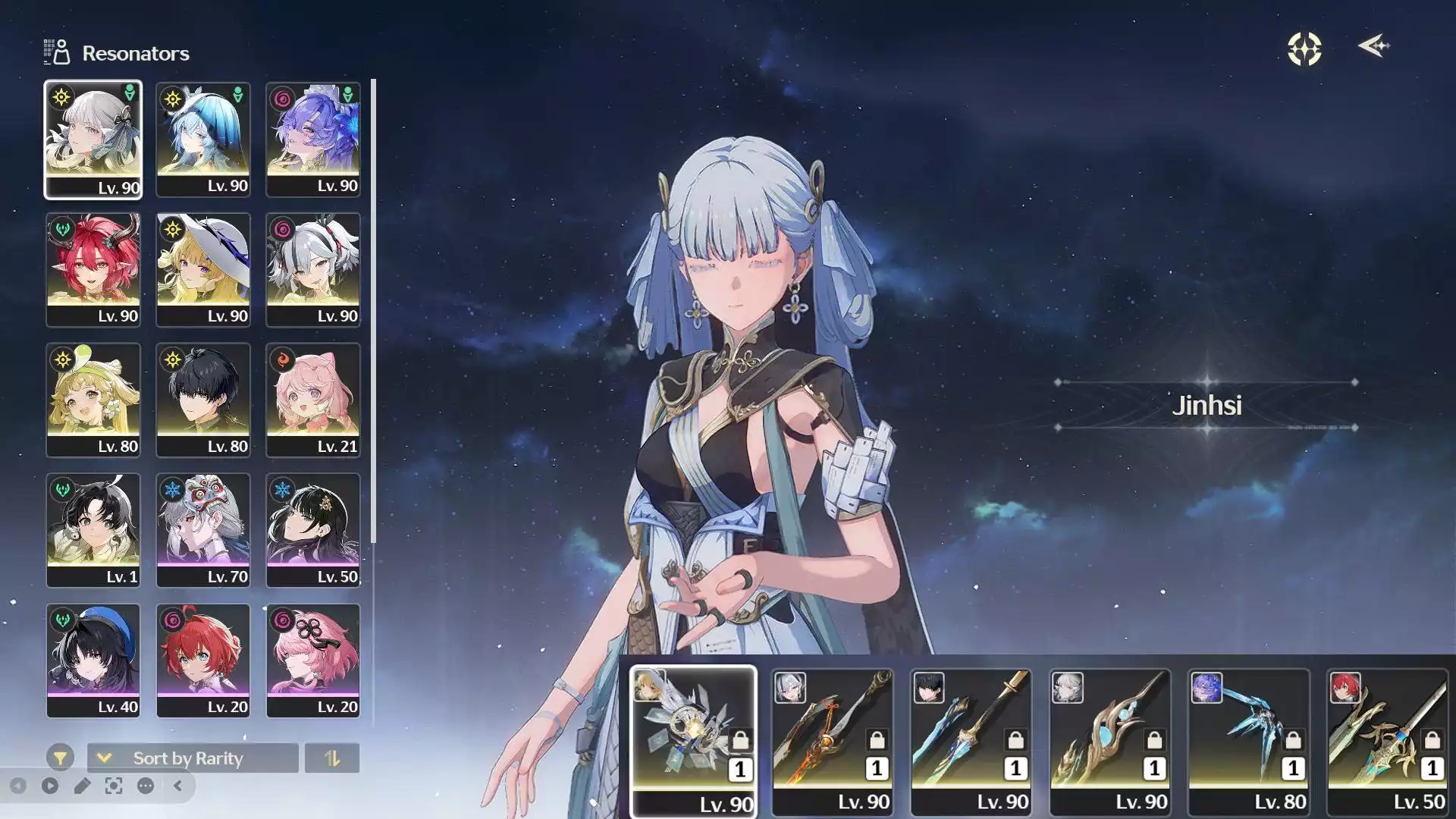The width and height of the screenshot is (1456, 819).
Task: Choose the masked Lv. 70 resonator
Action: click(202, 530)
